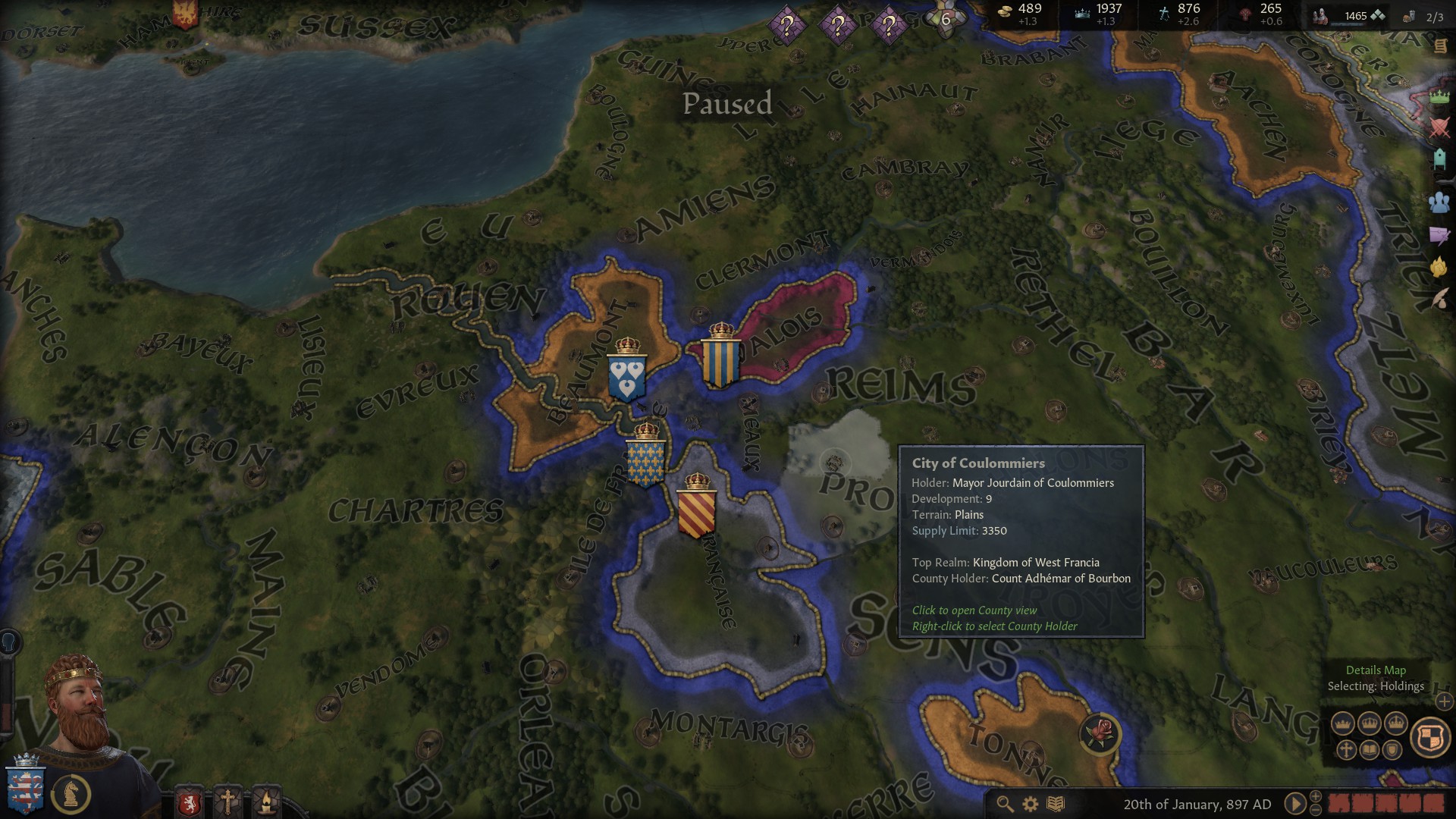Open the green crown realm tab
Image resolution: width=1456 pixels, height=819 pixels.
[x=1439, y=97]
